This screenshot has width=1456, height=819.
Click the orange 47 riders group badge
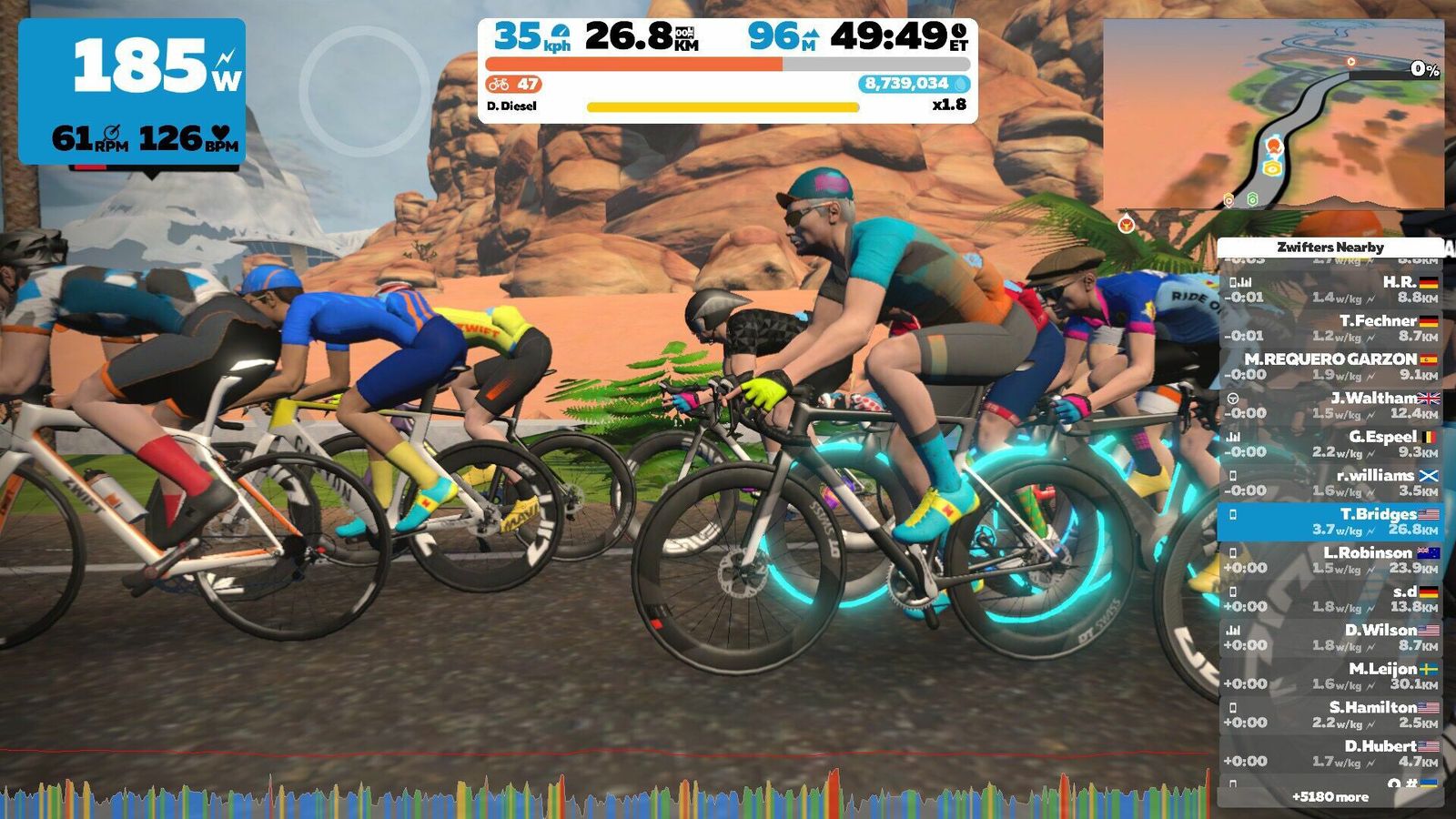point(514,85)
